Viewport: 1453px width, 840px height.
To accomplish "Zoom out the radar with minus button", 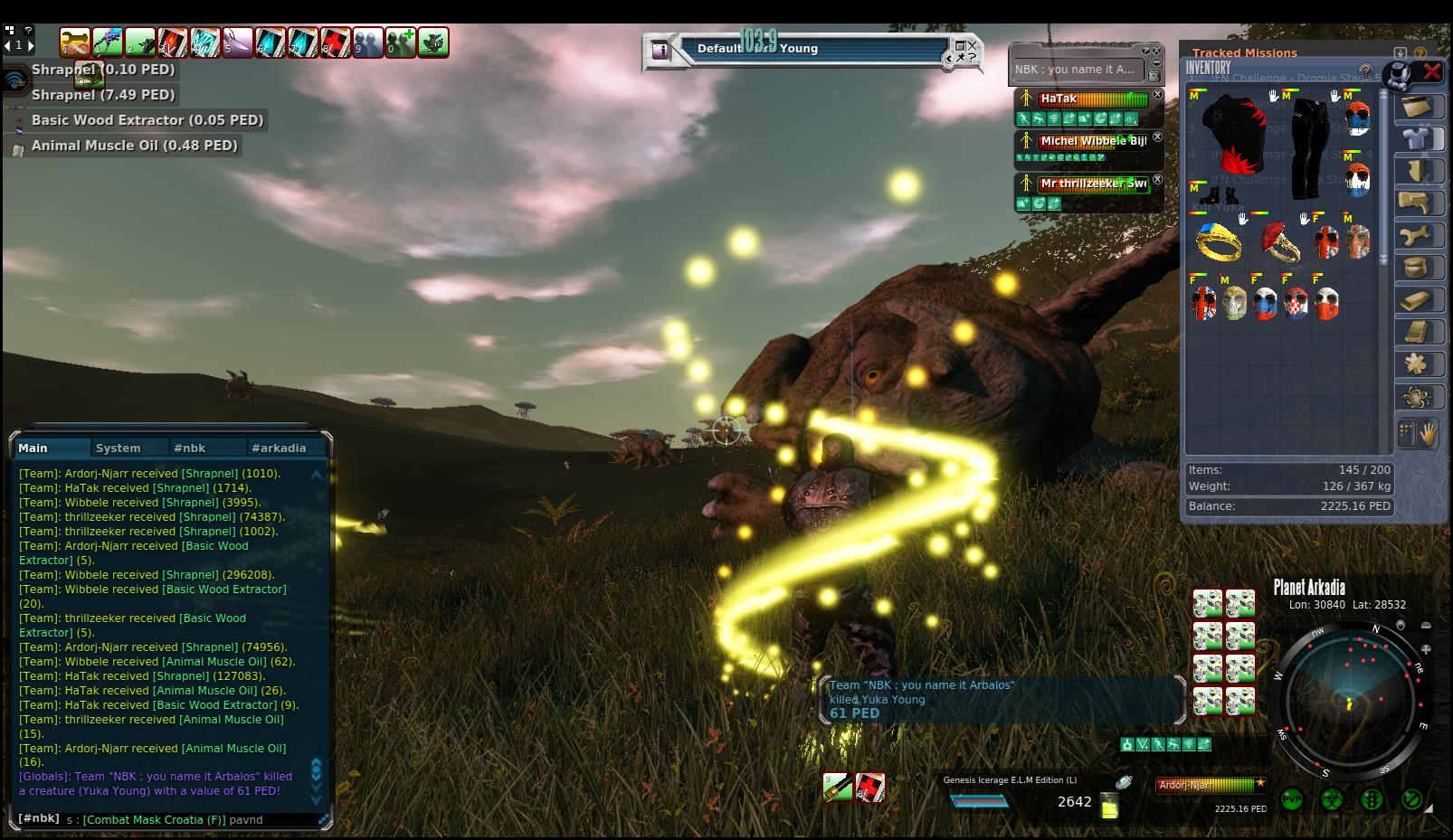I will [1426, 626].
